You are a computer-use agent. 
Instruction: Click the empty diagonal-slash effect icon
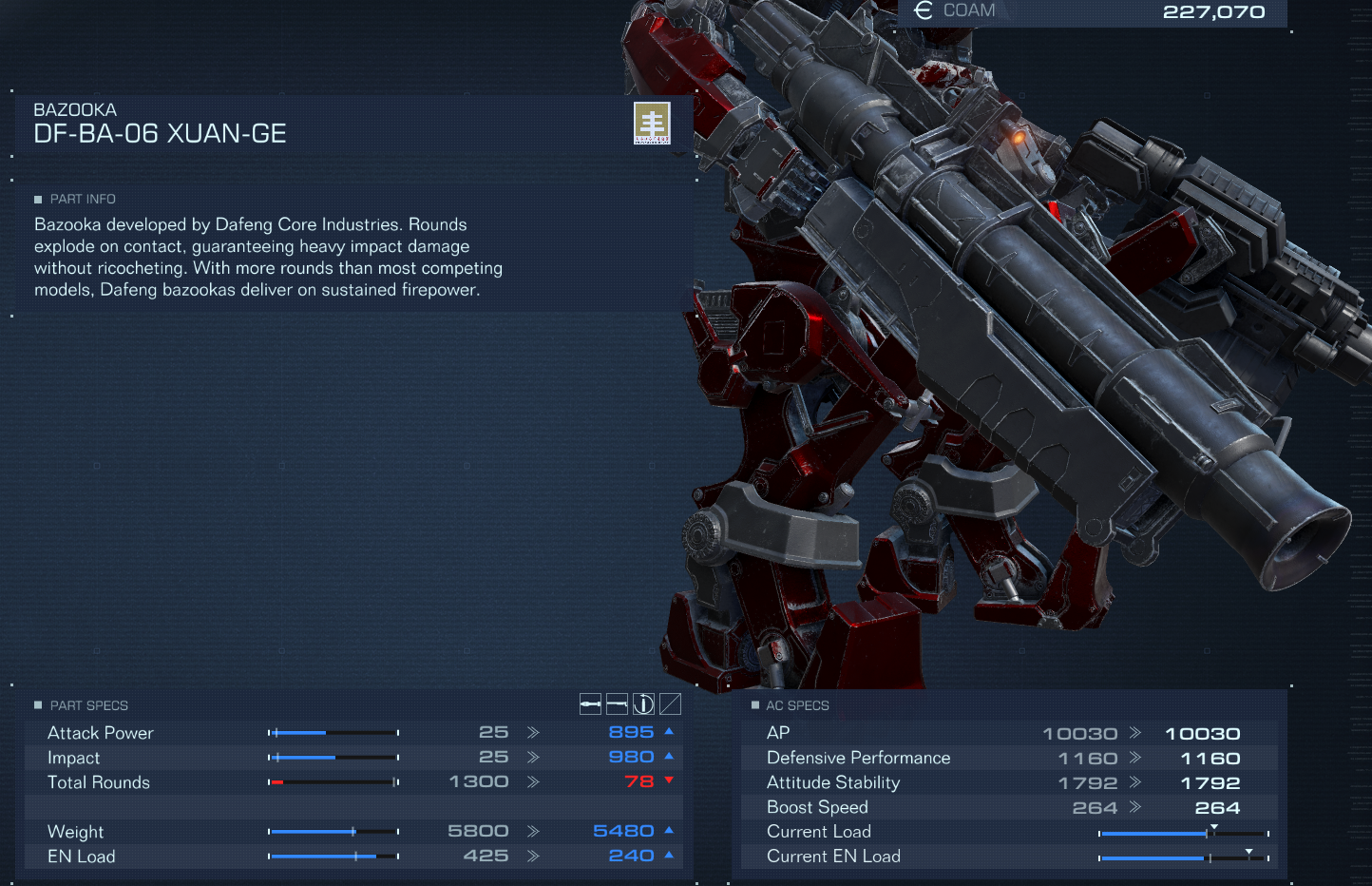(x=670, y=703)
